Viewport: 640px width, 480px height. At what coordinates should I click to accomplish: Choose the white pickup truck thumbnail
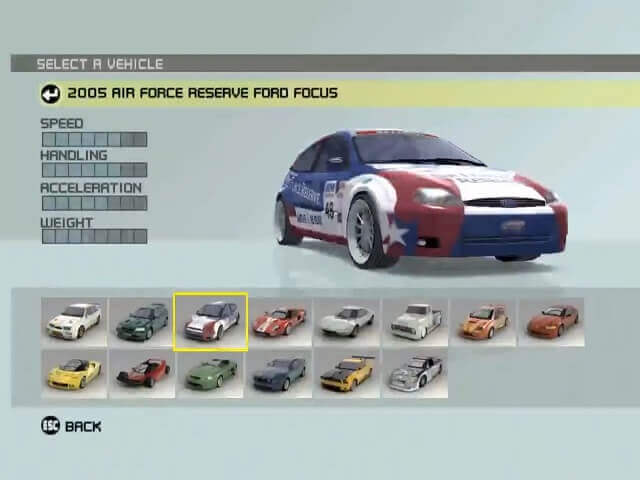[415, 321]
